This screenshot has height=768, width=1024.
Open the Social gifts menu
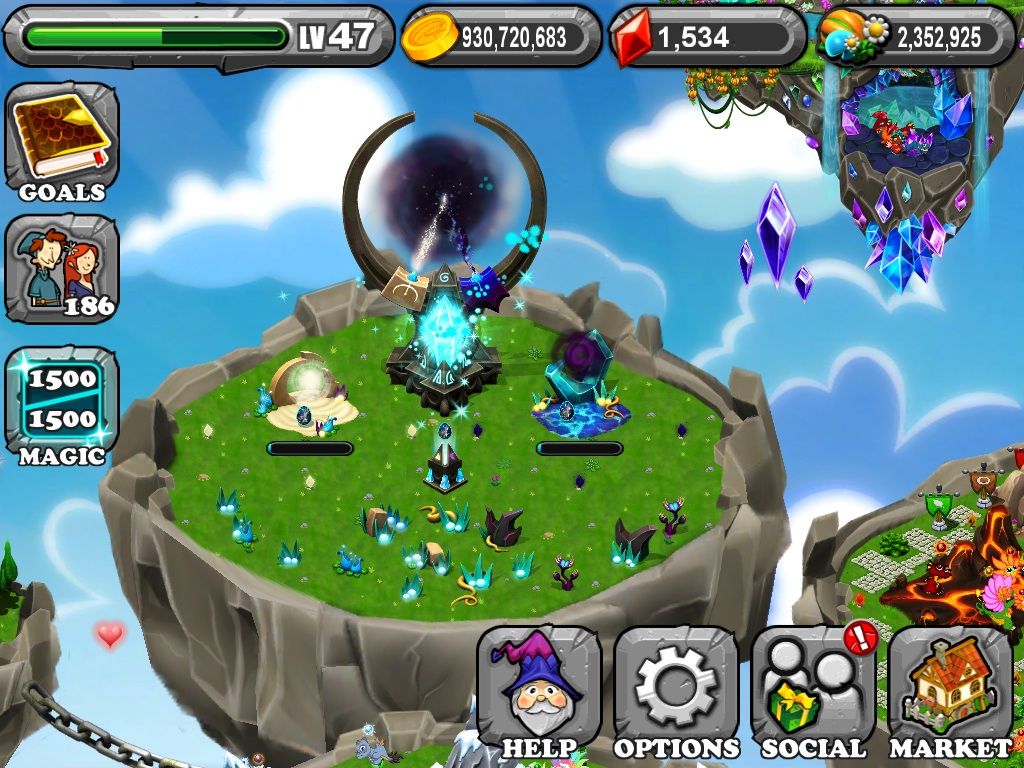[x=813, y=692]
